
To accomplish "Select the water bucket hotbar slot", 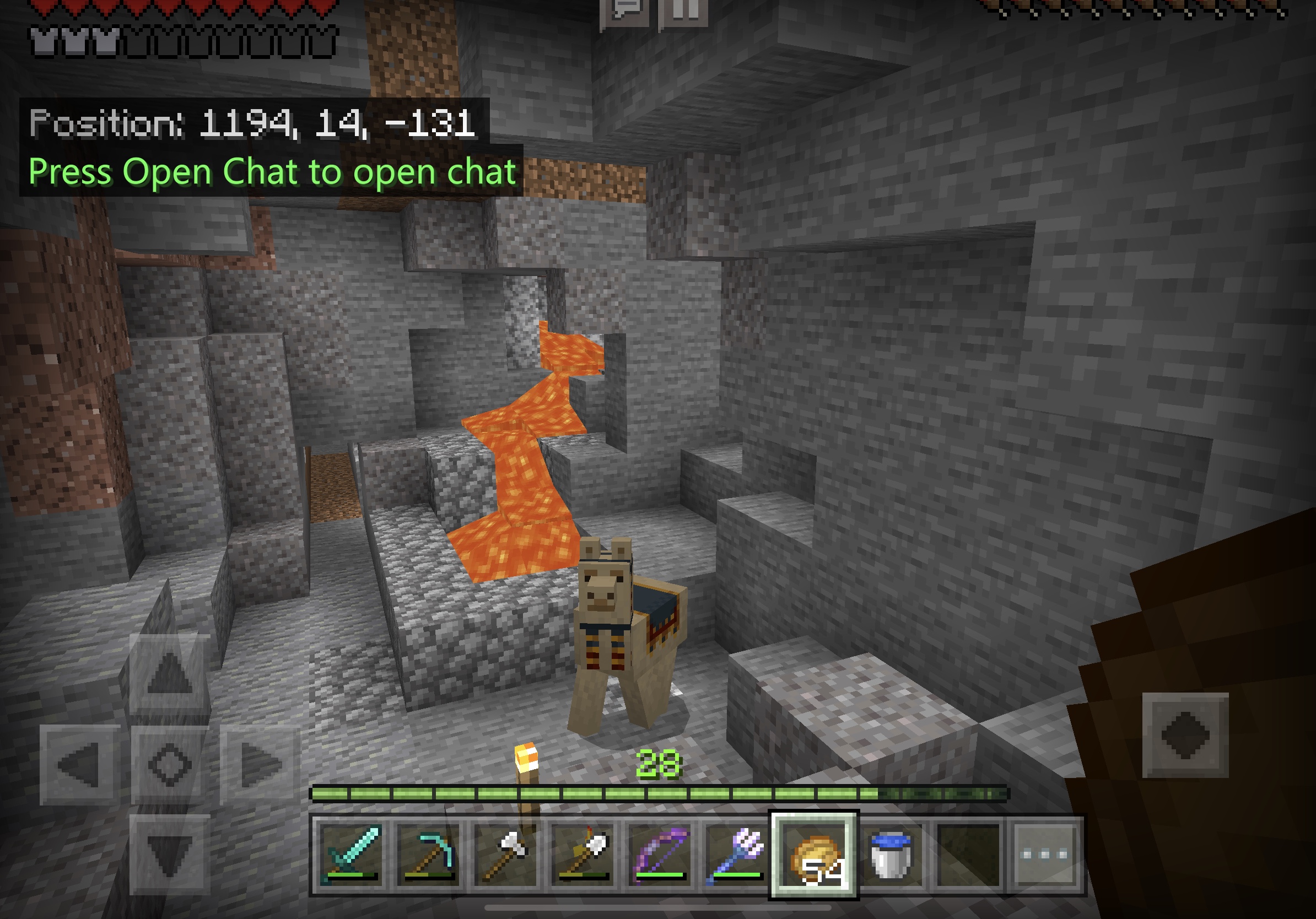I will (x=891, y=854).
